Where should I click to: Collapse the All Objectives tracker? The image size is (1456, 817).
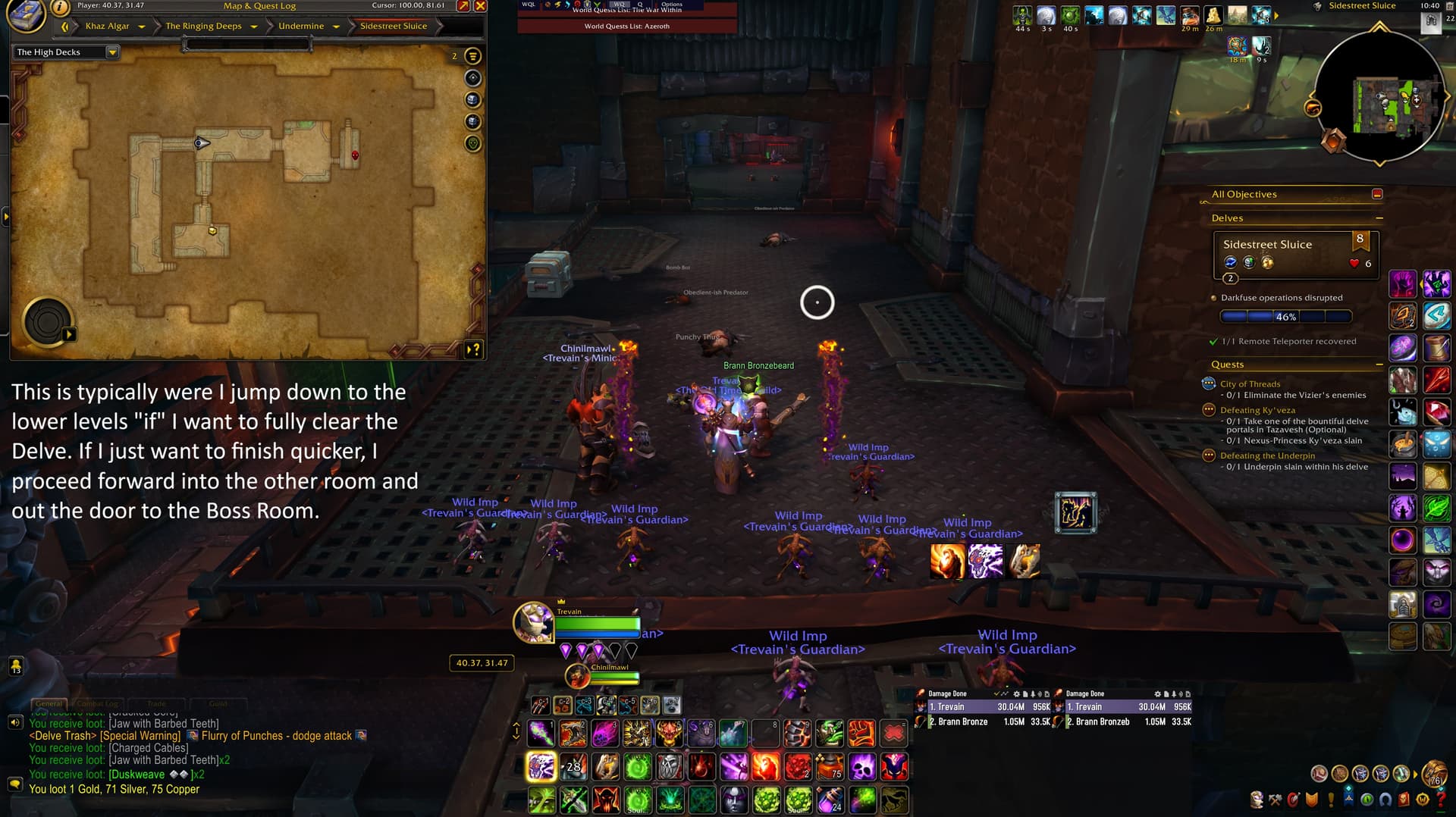pyautogui.click(x=1377, y=194)
